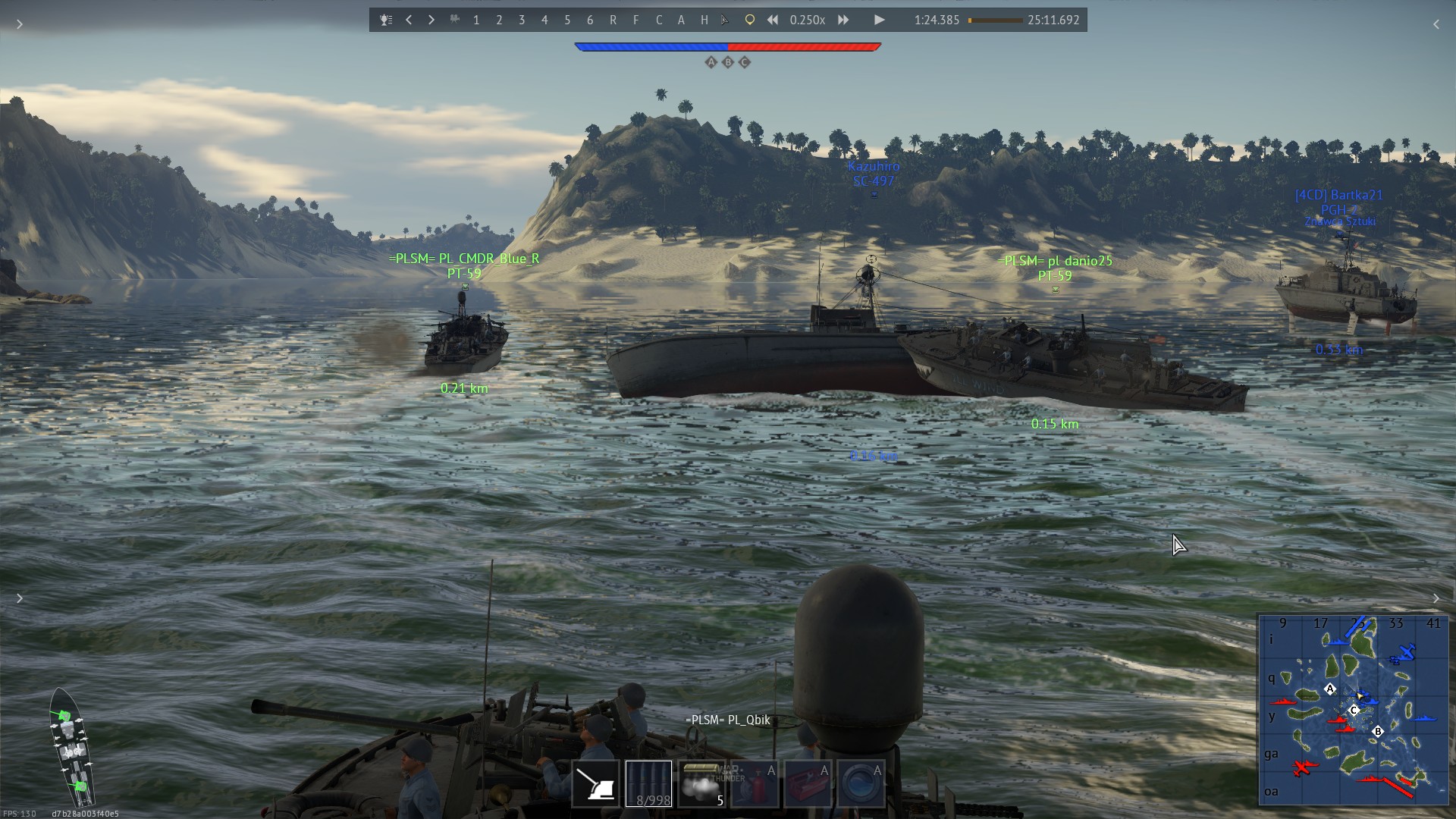Activate the red toolbox repair slot

click(807, 784)
